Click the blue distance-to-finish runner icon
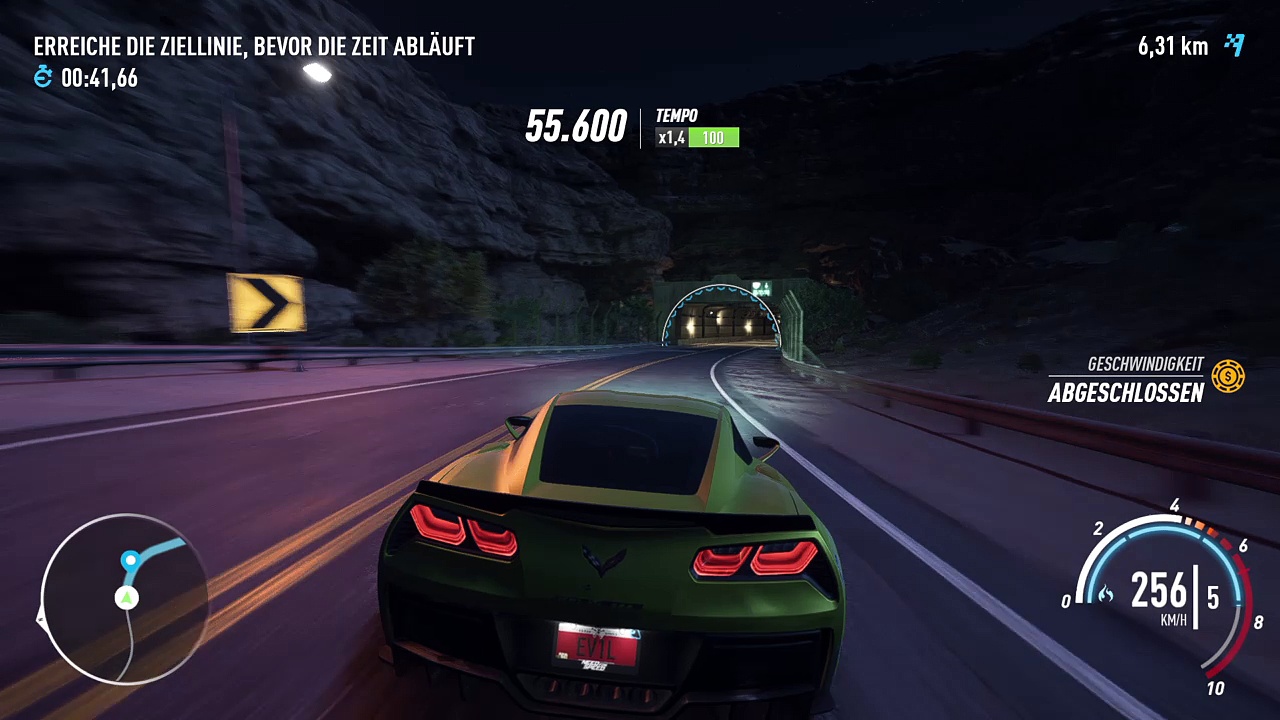The width and height of the screenshot is (1280, 720). coord(1235,45)
